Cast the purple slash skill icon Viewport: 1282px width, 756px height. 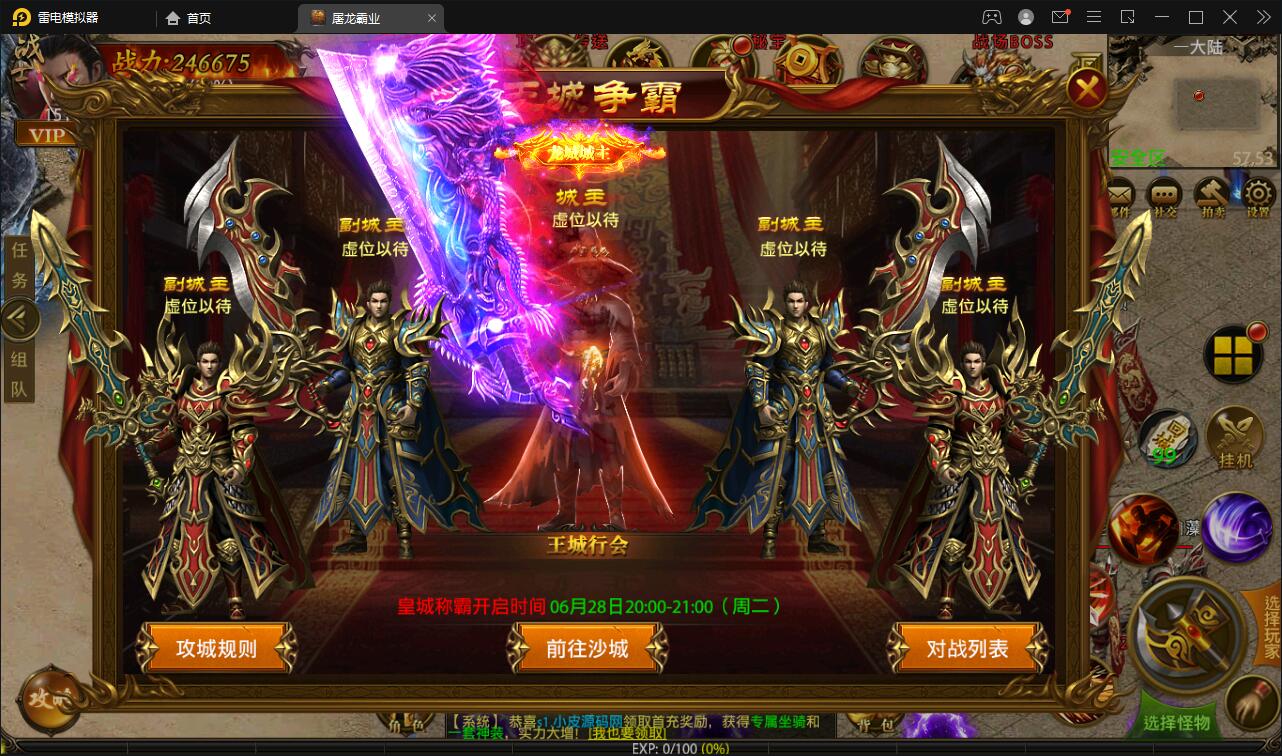(x=1238, y=528)
